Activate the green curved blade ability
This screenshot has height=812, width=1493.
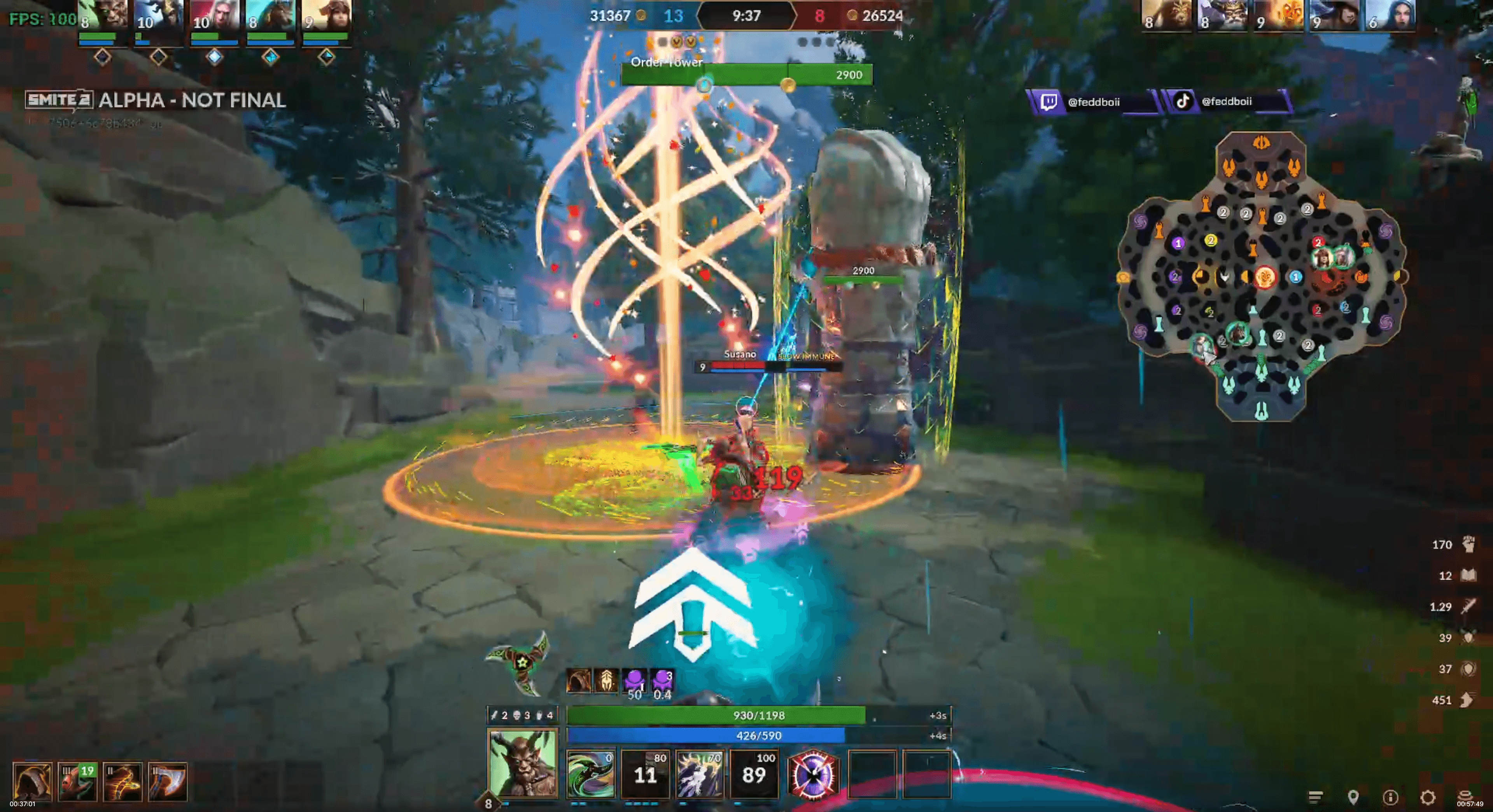coord(590,774)
